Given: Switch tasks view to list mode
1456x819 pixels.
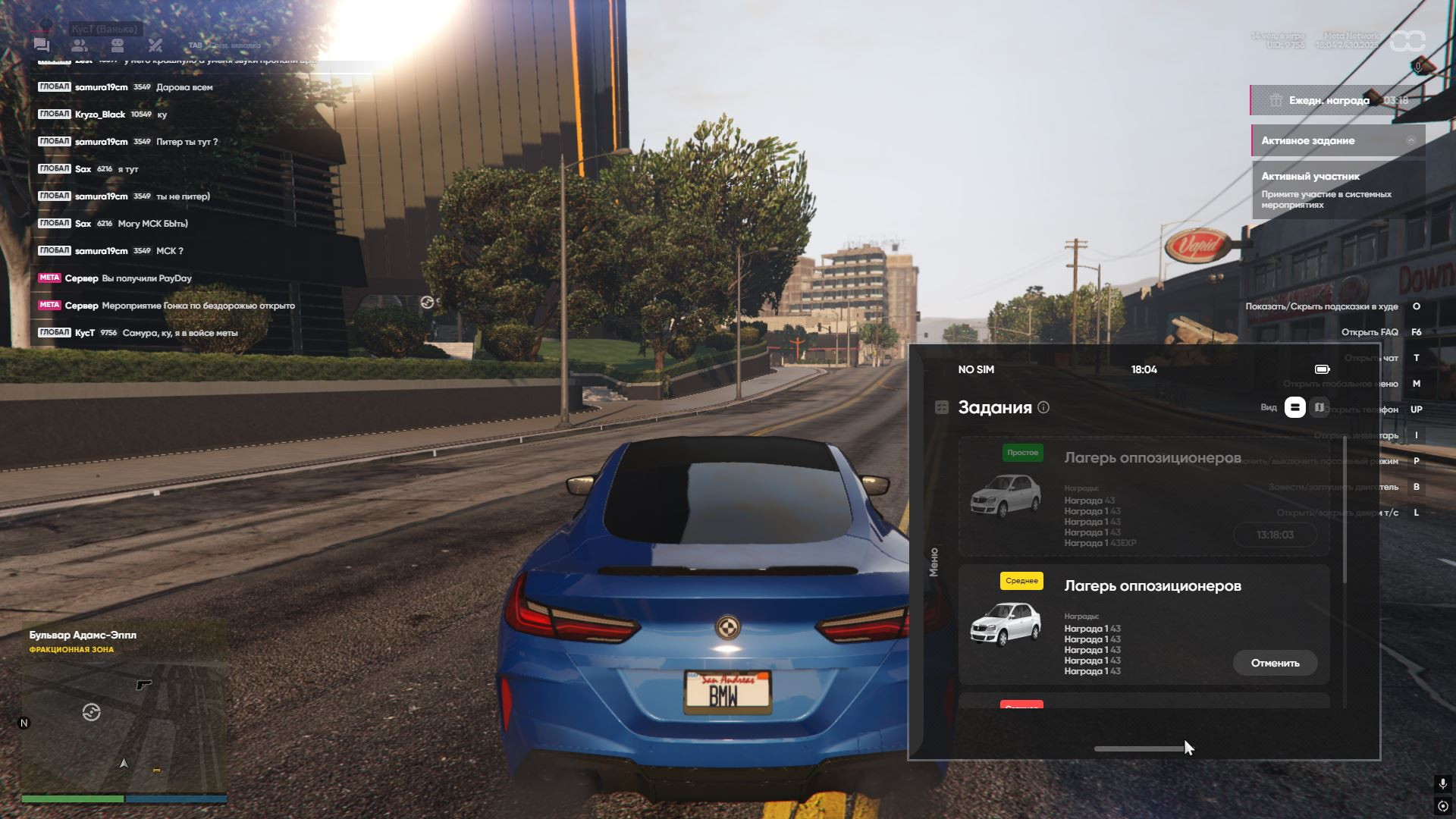Looking at the screenshot, I should pos(1294,408).
